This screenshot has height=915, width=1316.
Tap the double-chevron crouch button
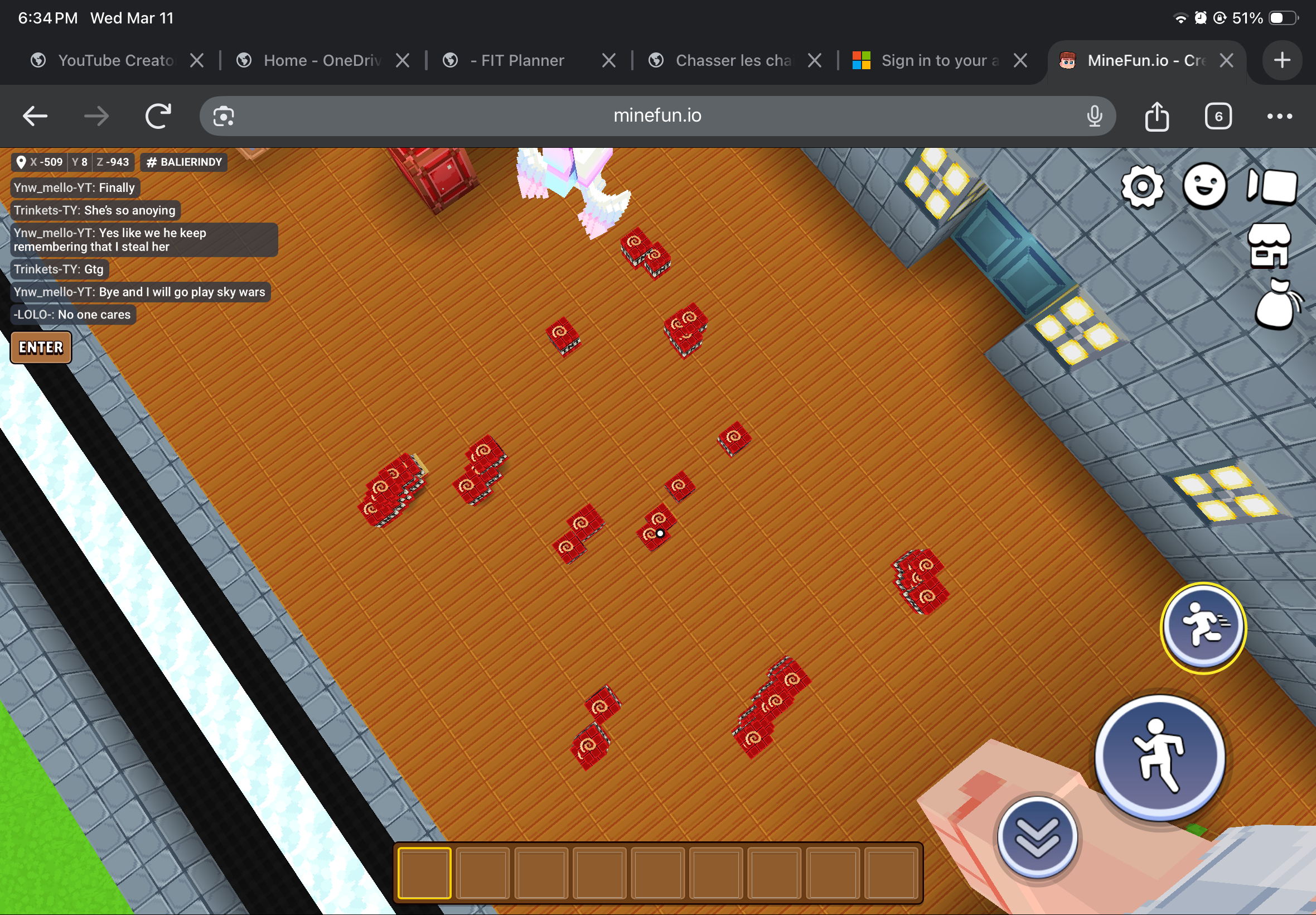coord(1037,838)
